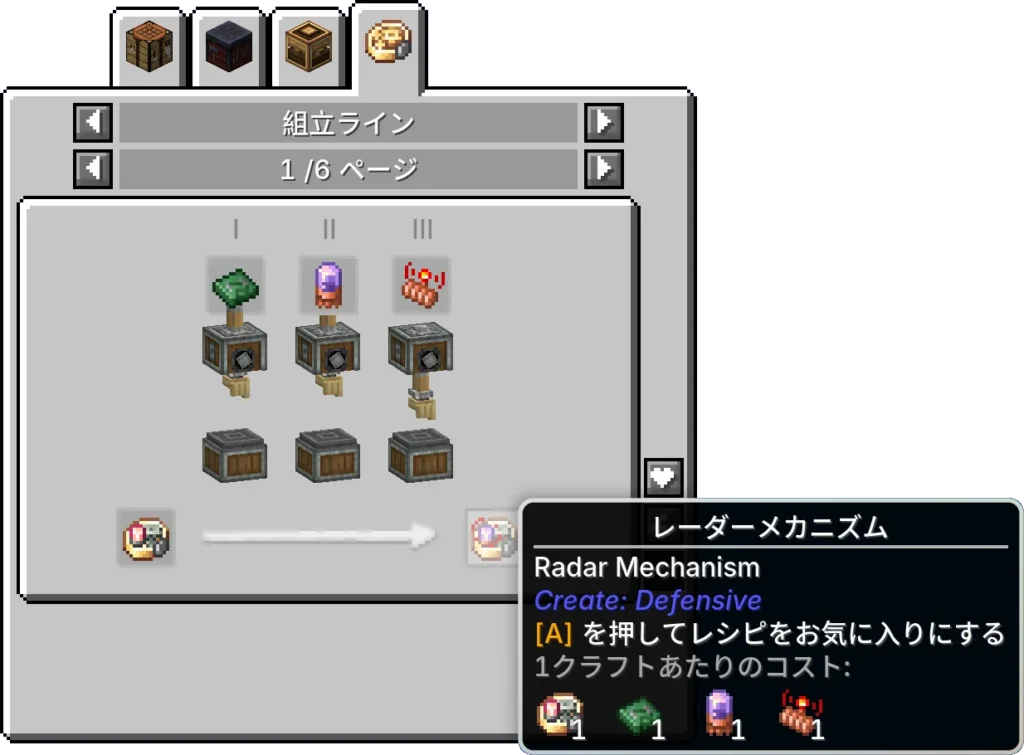This screenshot has height=755, width=1024.
Task: Go to previous recipe category arrow beside 組立ライン
Action: (93, 123)
